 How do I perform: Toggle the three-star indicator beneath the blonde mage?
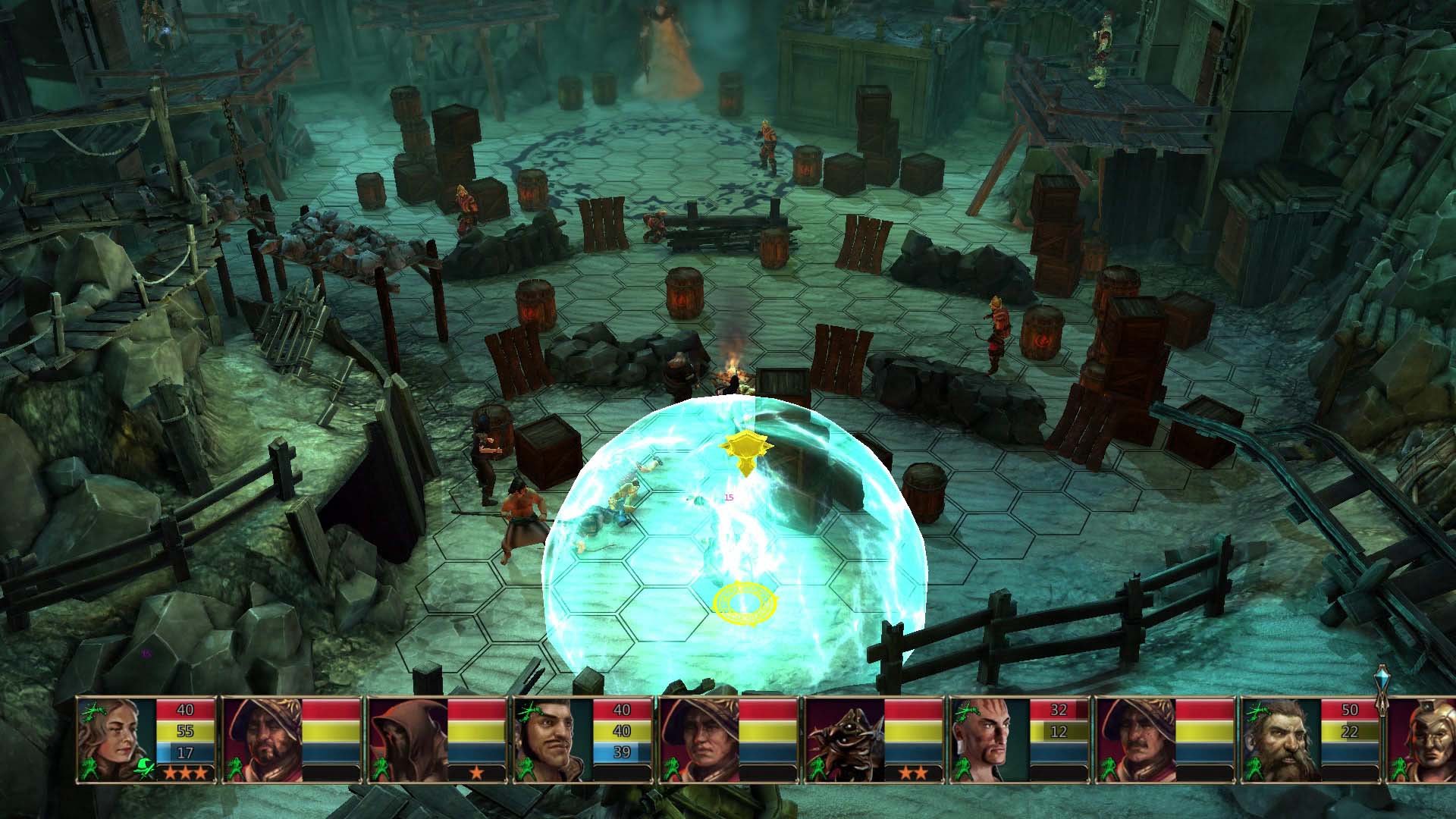tap(185, 772)
